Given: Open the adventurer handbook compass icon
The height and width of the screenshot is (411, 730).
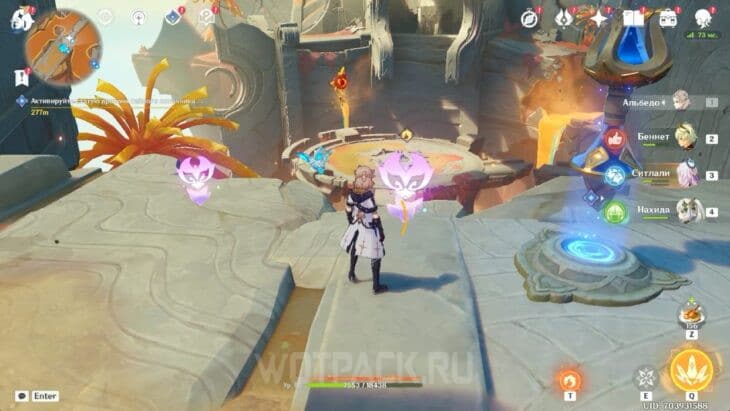Looking at the screenshot, I should 530,17.
